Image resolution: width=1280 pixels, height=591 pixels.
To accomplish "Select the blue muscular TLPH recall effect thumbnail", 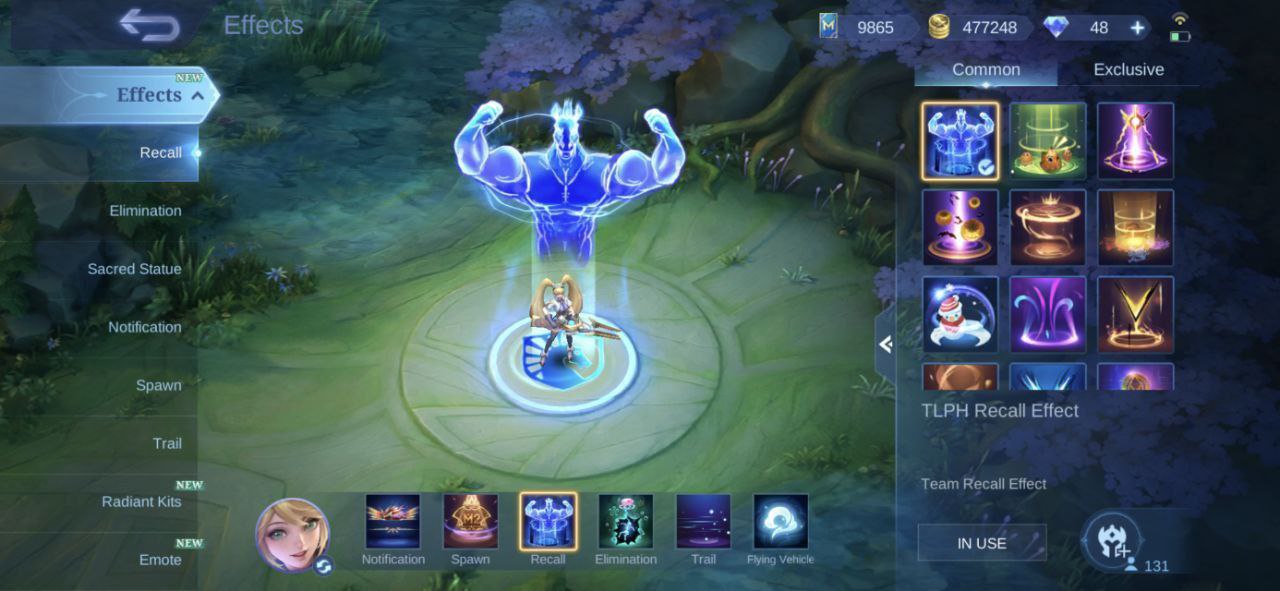I will coord(960,141).
